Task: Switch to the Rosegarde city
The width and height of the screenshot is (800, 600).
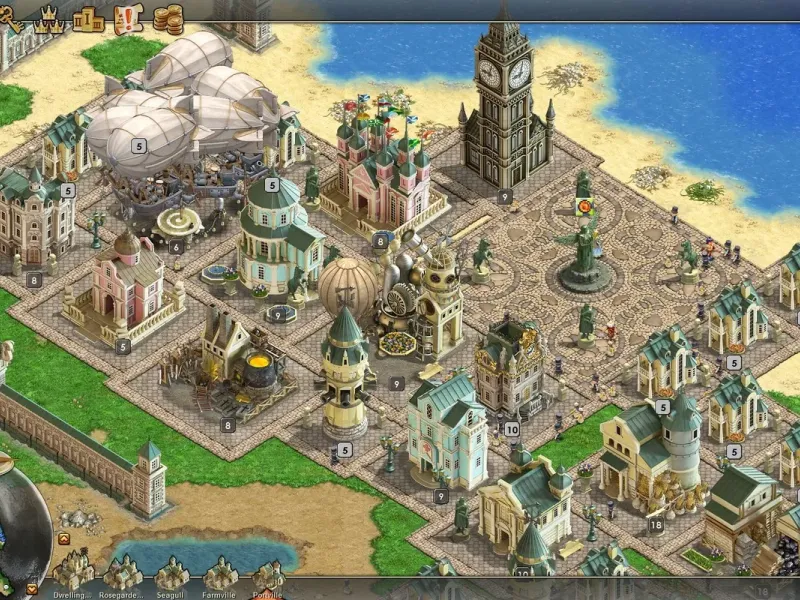Action: pos(122,573)
